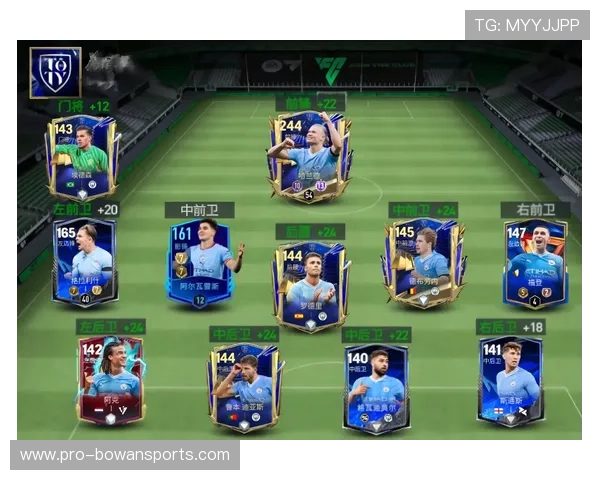Screen dimensions: 600x480
Task: Select goalkeeper Ederson's 143-rated card
Action: (x=81, y=156)
